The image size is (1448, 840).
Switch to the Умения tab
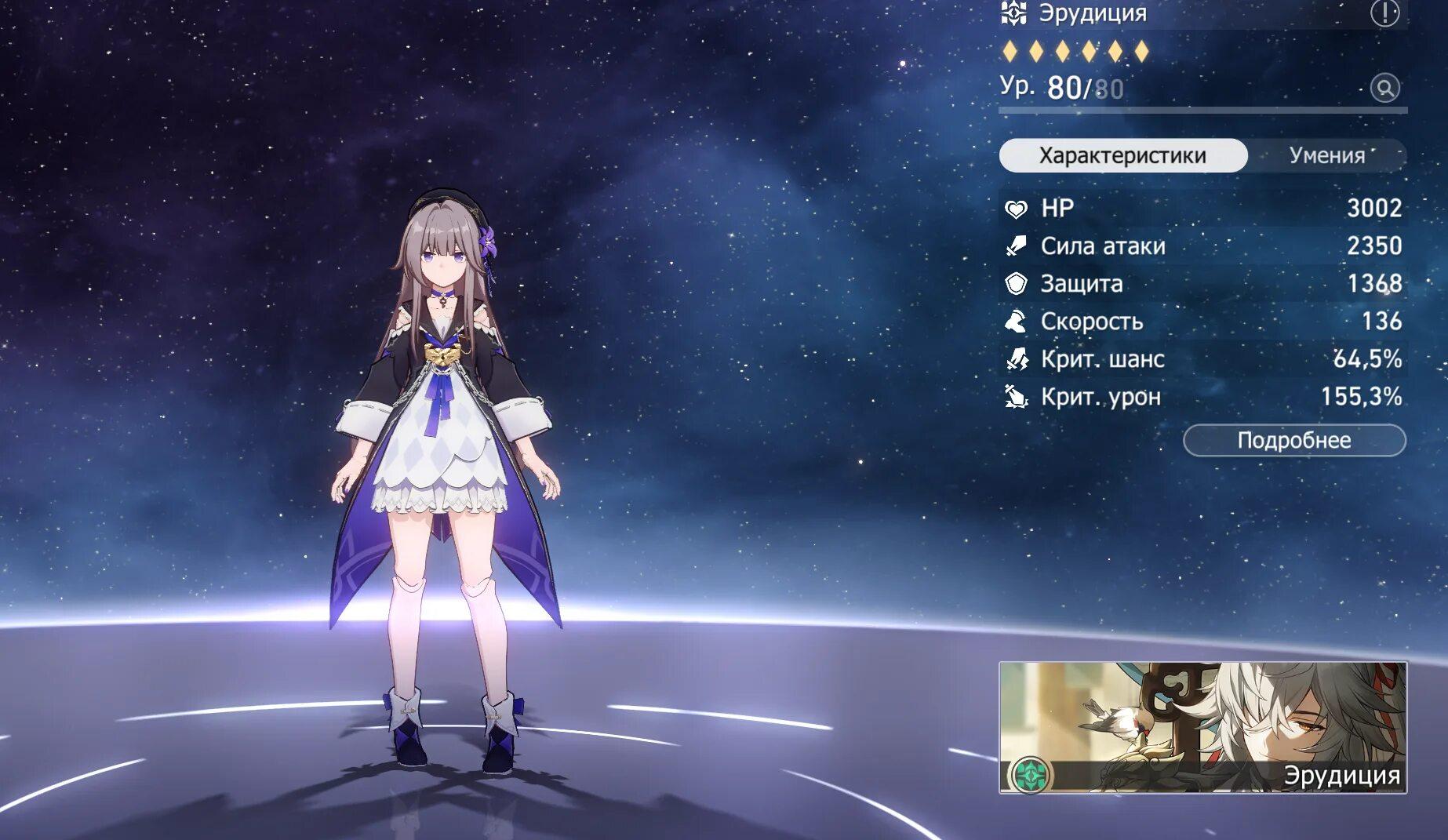(x=1327, y=155)
